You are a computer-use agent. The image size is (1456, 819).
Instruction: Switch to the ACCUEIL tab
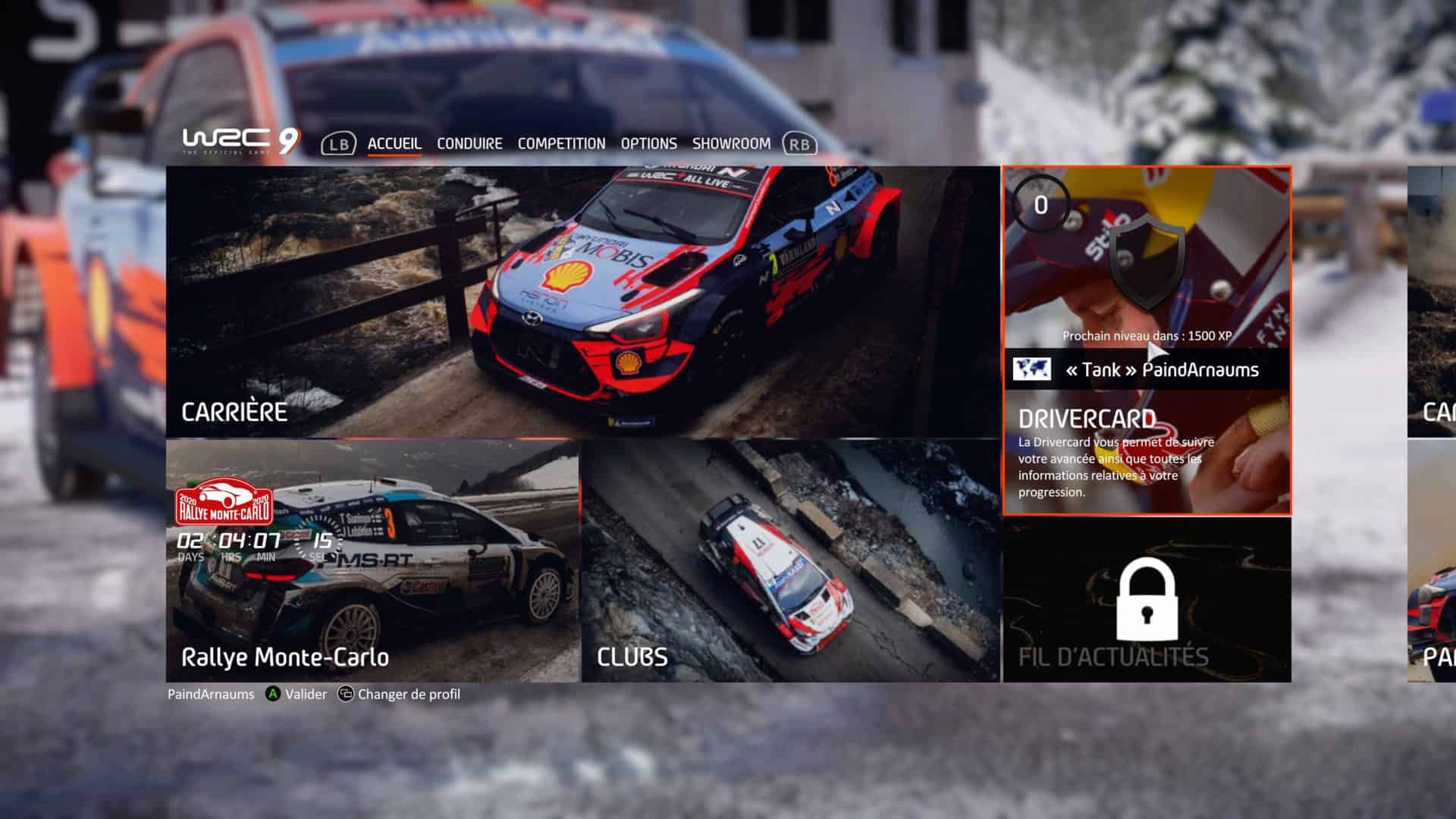[x=394, y=143]
